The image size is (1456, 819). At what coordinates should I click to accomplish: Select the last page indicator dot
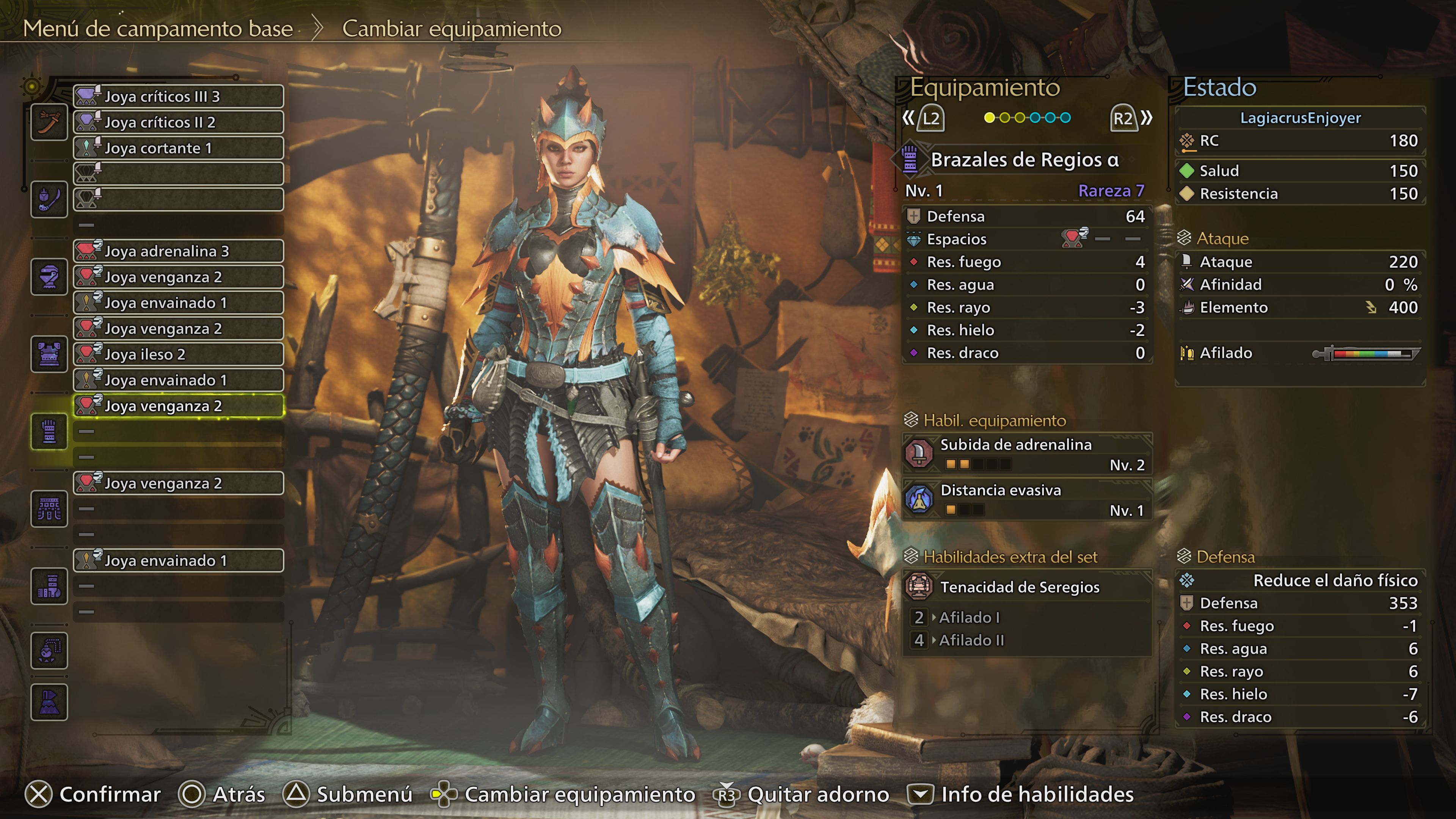click(x=1065, y=118)
